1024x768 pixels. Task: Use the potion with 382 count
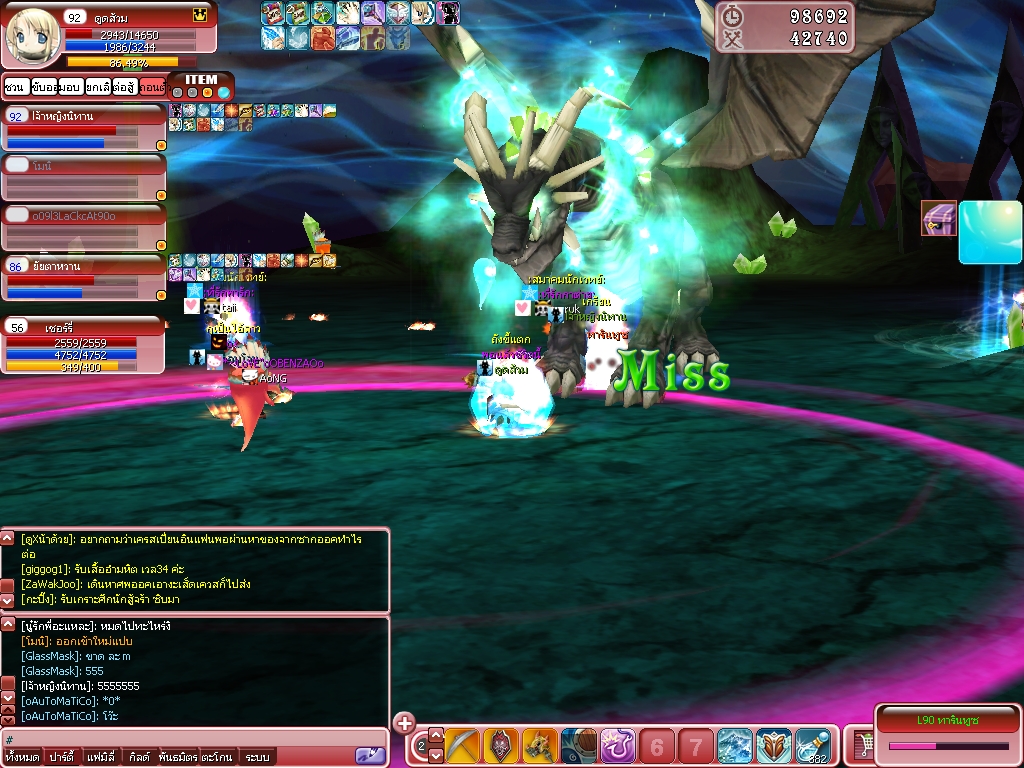(x=813, y=746)
